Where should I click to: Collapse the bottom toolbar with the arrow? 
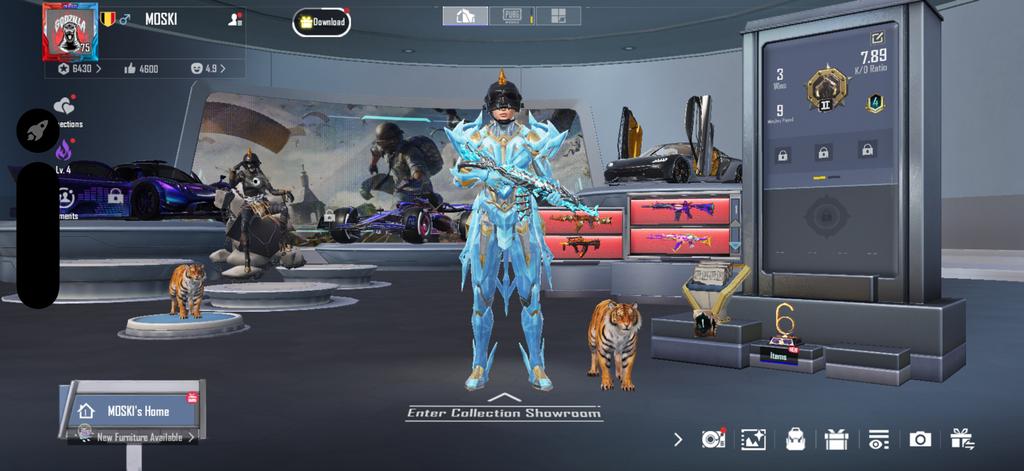[678, 438]
